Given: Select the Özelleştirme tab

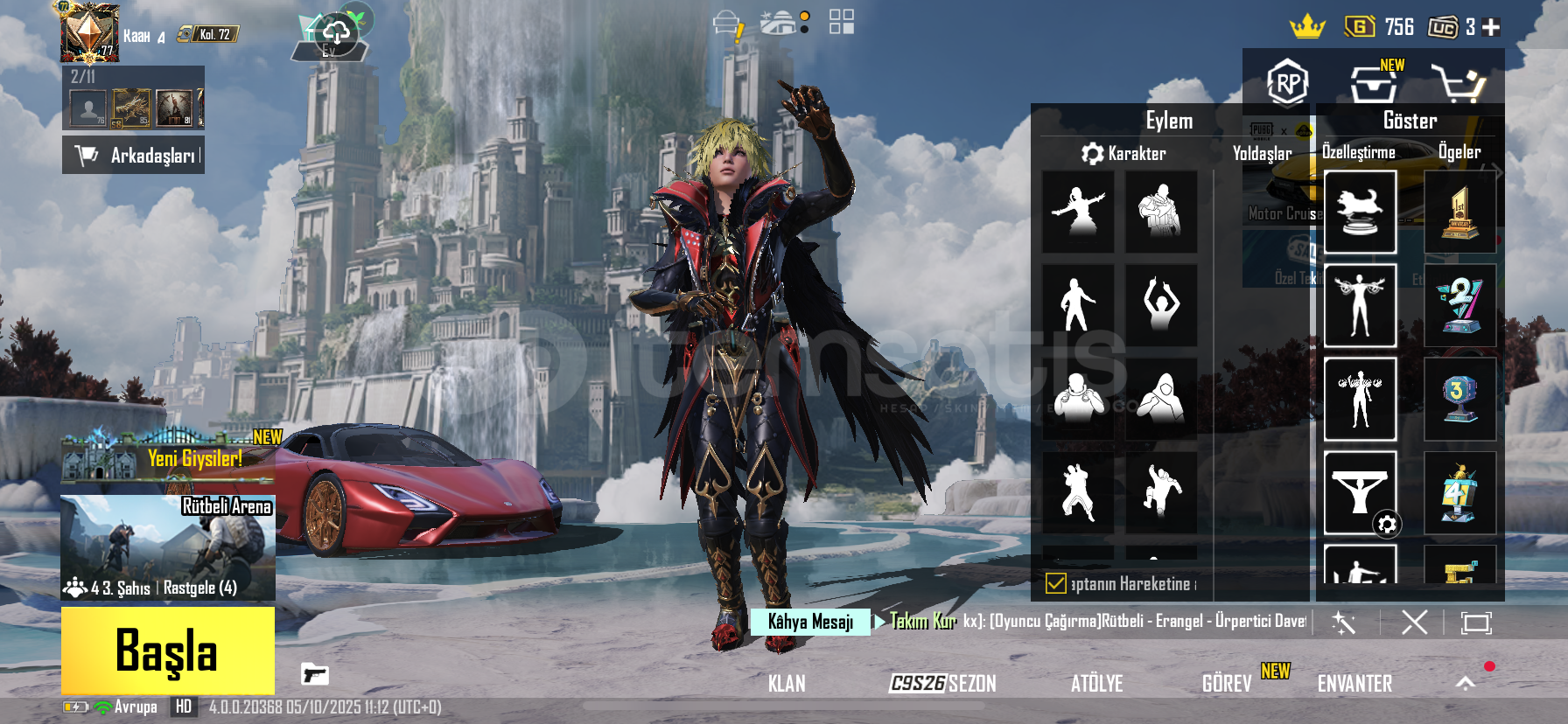Looking at the screenshot, I should (x=1358, y=152).
